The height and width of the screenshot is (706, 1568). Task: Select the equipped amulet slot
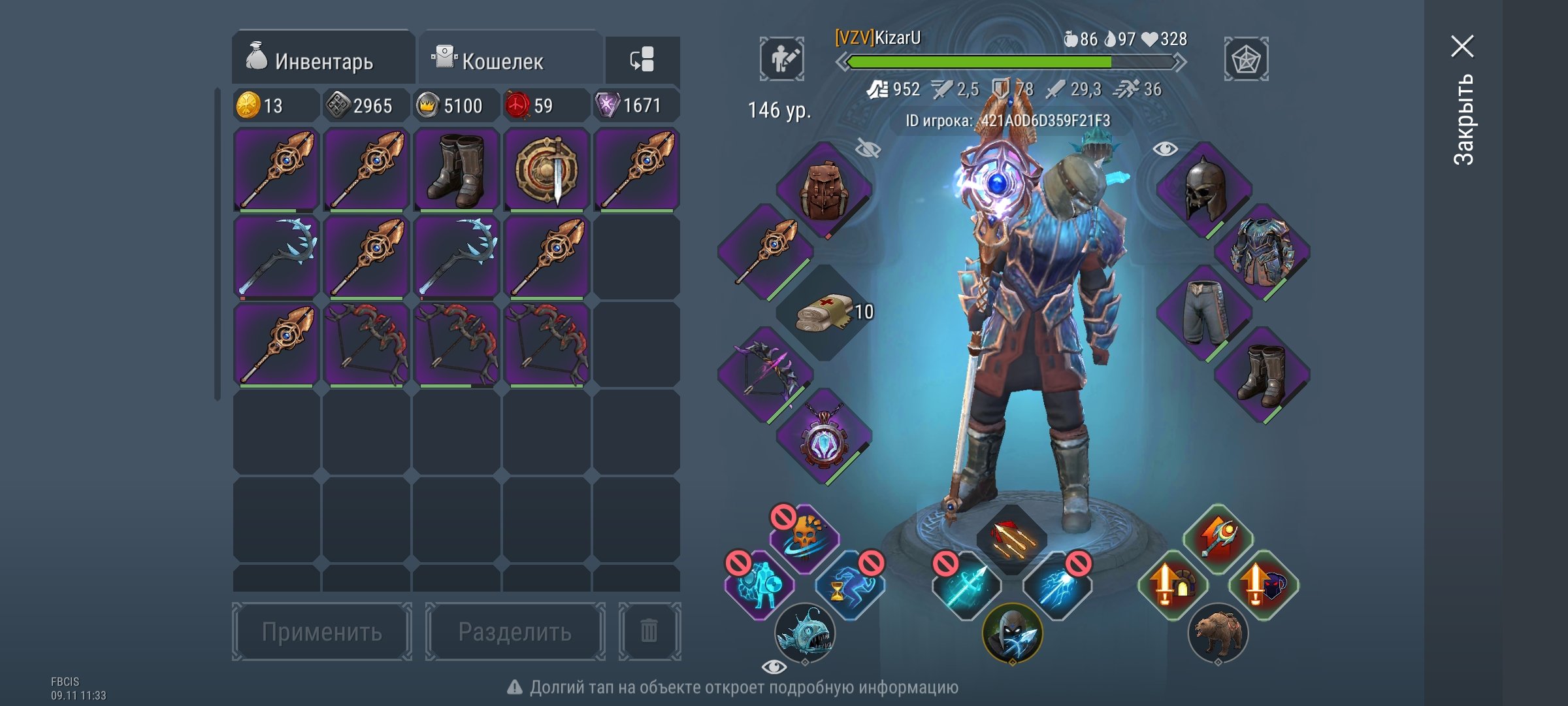[824, 436]
